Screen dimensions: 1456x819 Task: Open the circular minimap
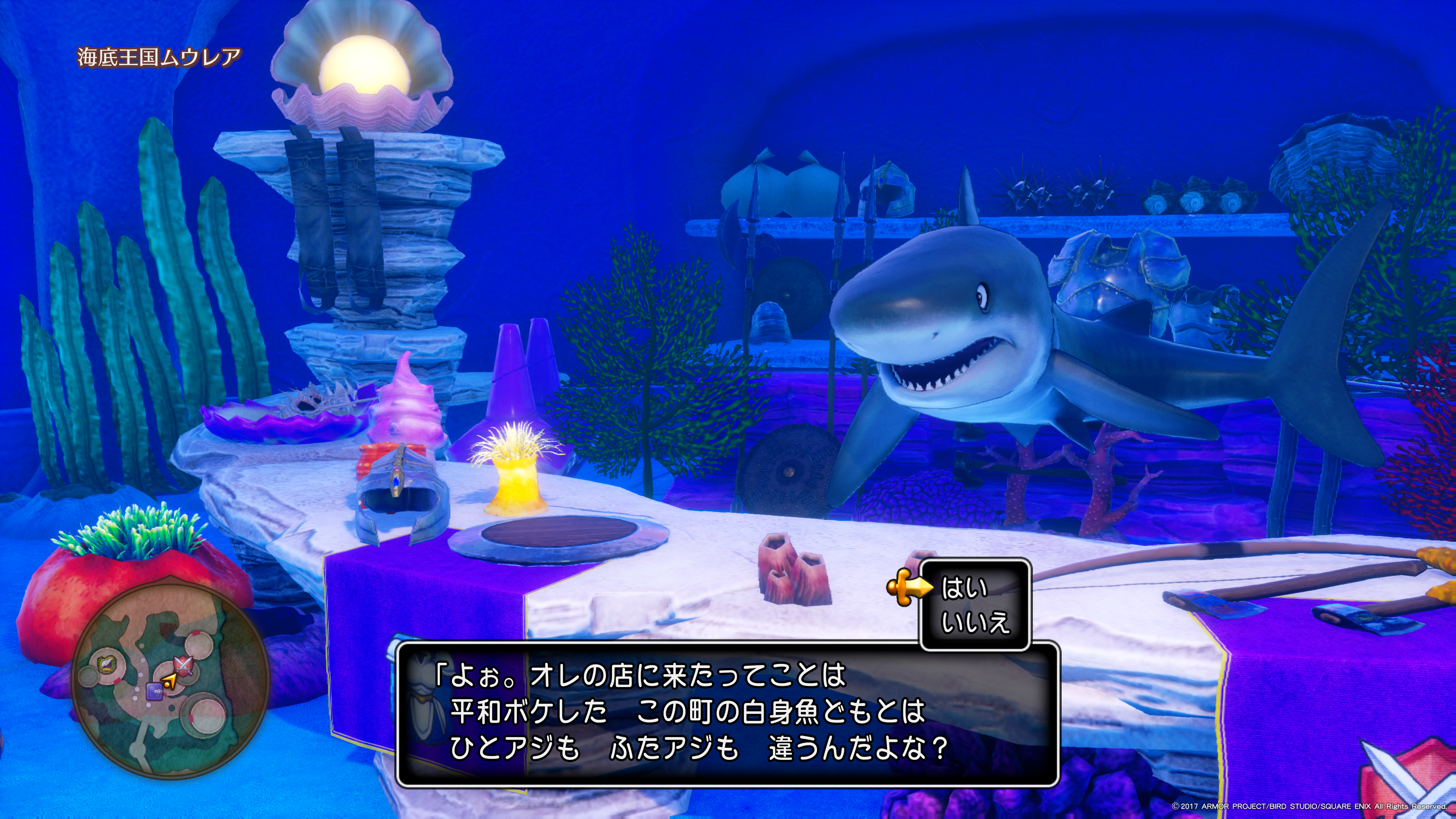pos(171,678)
